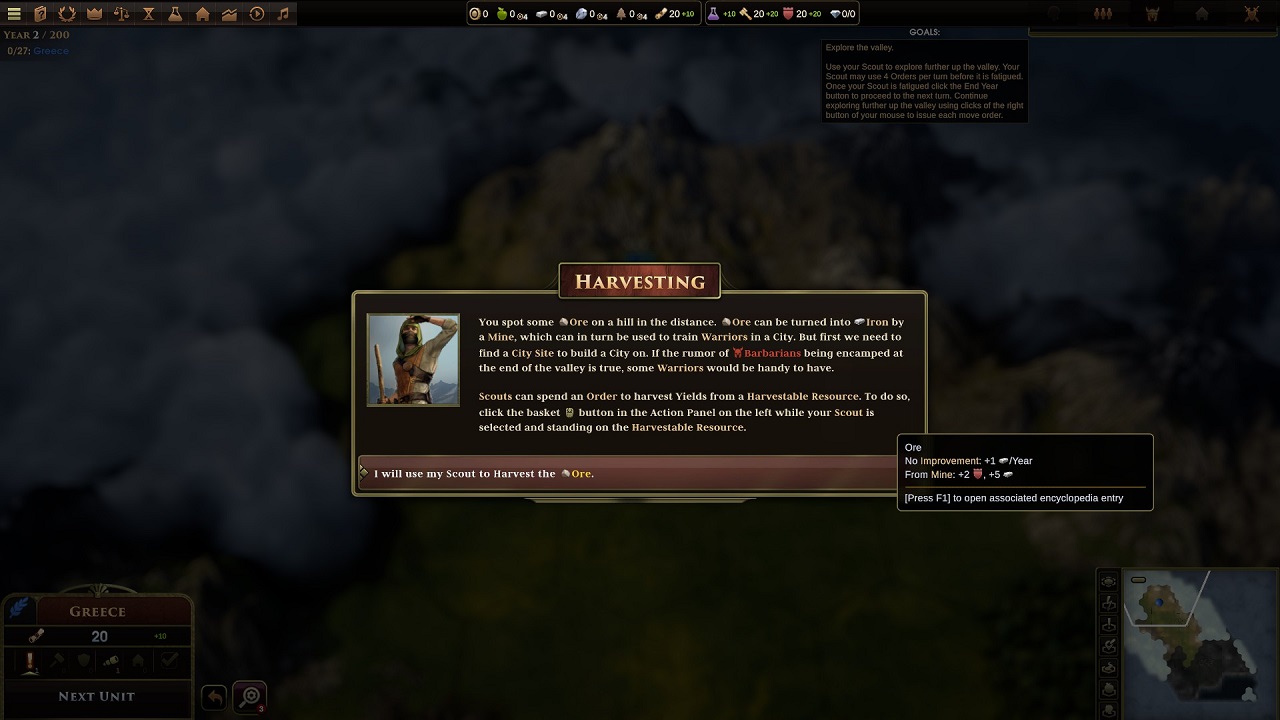This screenshot has height=720, width=1280.
Task: Open research via the flask icon
Action: click(177, 13)
